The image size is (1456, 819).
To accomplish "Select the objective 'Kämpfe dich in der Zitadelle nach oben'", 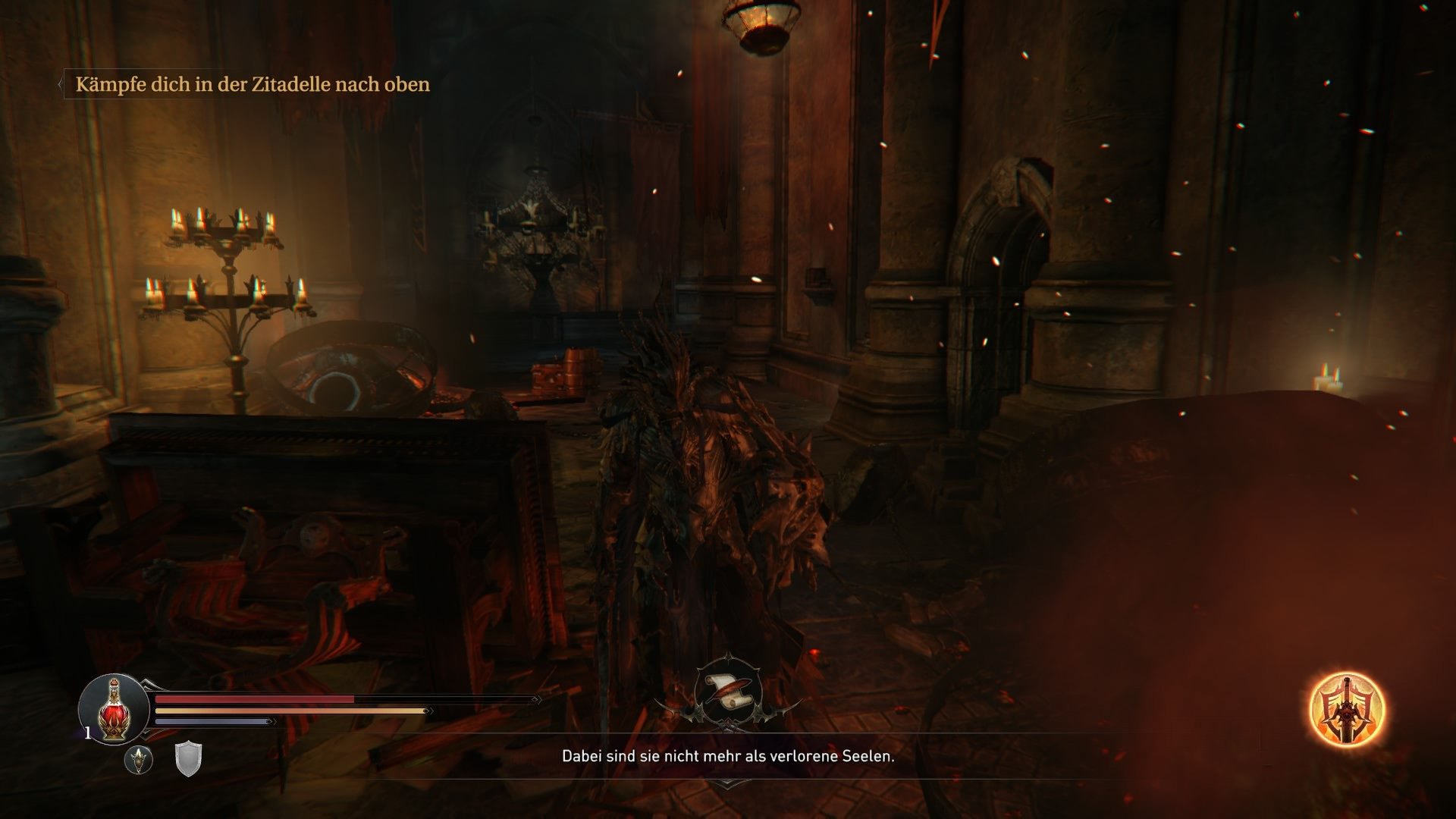I will pyautogui.click(x=253, y=83).
